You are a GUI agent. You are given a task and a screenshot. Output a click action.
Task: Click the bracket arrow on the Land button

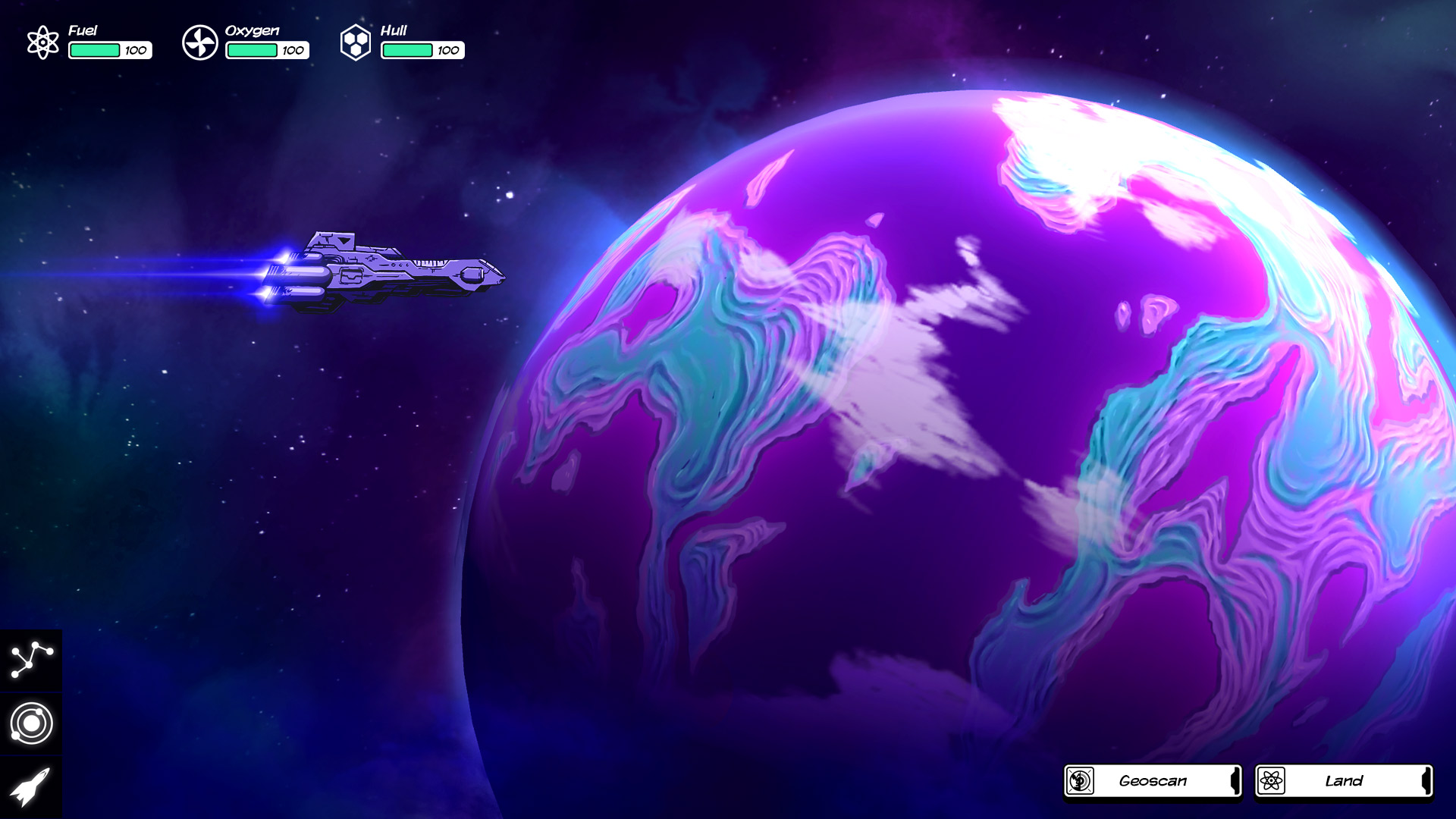1427,780
